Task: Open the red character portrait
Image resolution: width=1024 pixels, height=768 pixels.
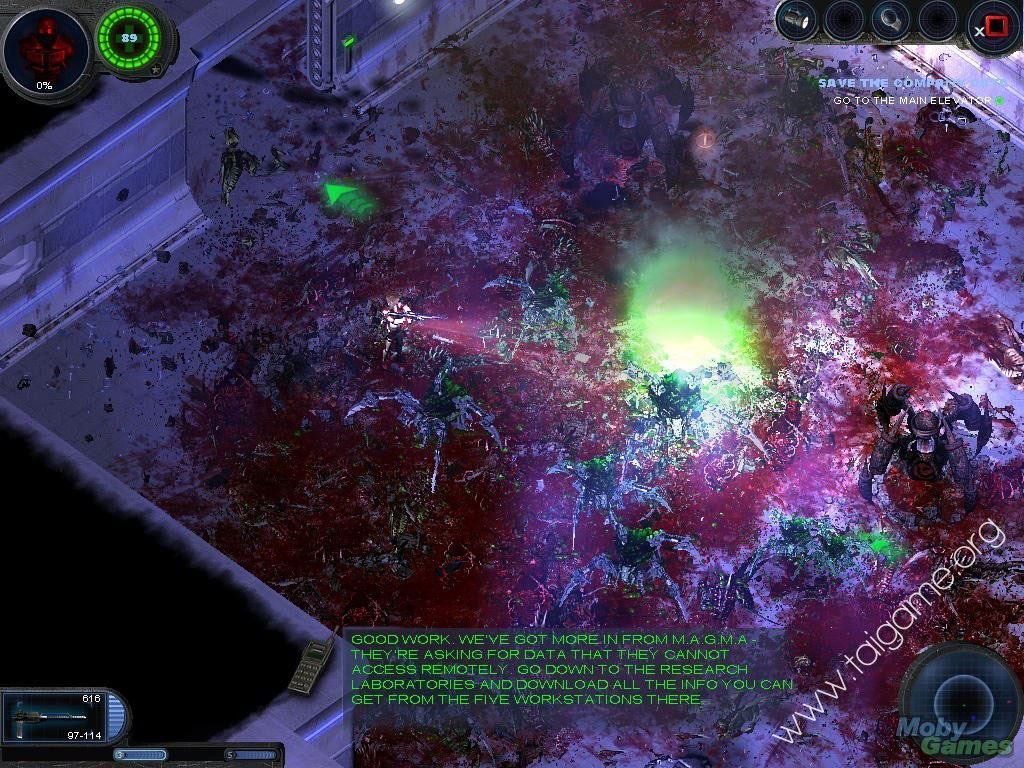Action: coord(44,49)
